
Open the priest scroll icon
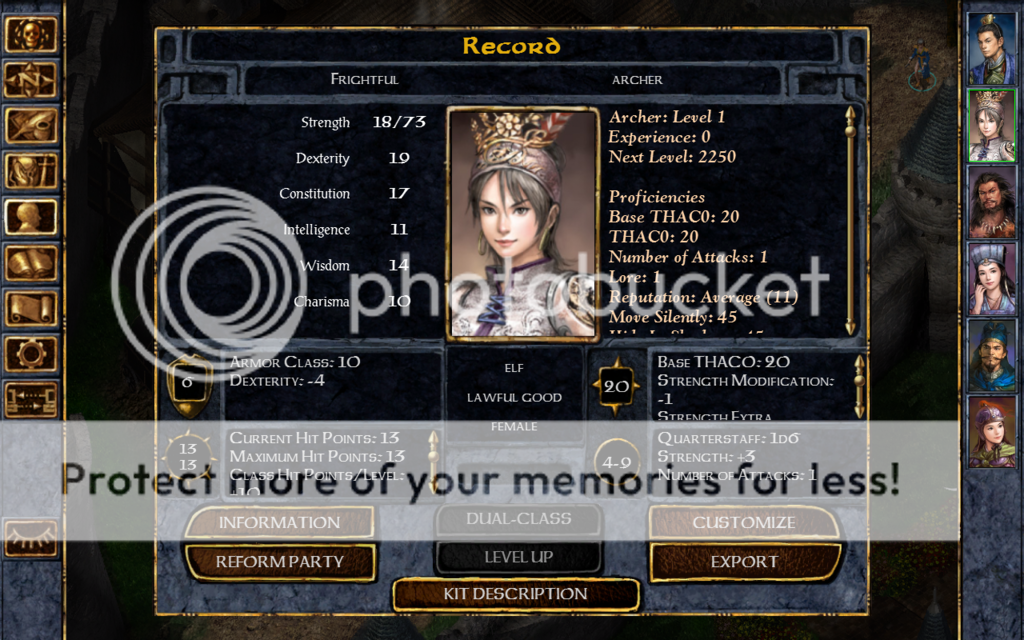pos(30,308)
